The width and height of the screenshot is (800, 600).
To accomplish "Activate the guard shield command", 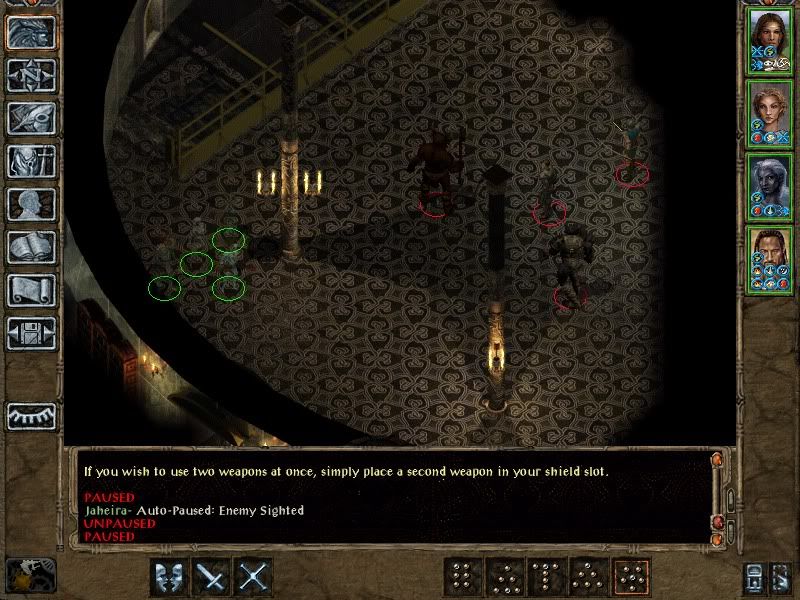I will pos(170,577).
